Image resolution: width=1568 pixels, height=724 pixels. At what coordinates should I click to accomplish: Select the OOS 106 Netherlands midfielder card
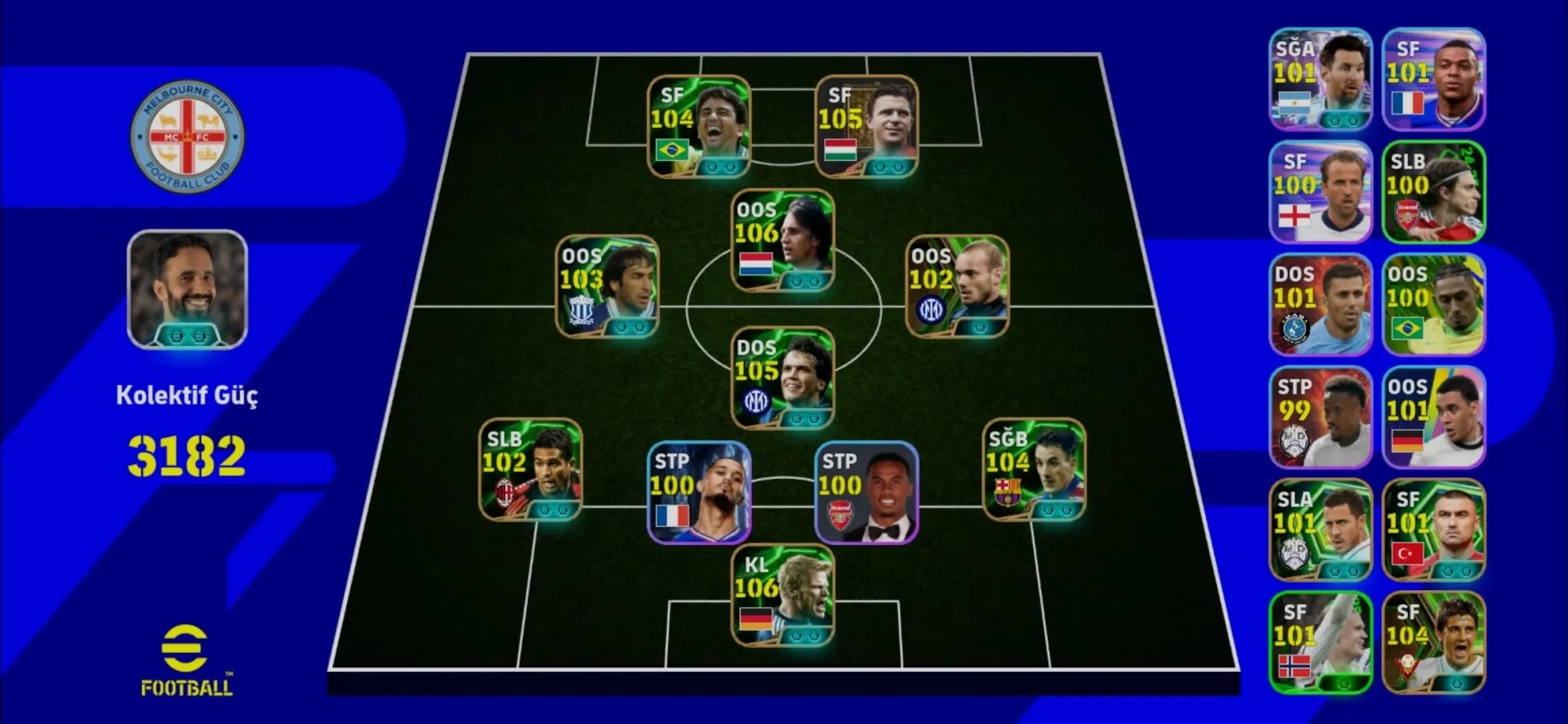(782, 241)
